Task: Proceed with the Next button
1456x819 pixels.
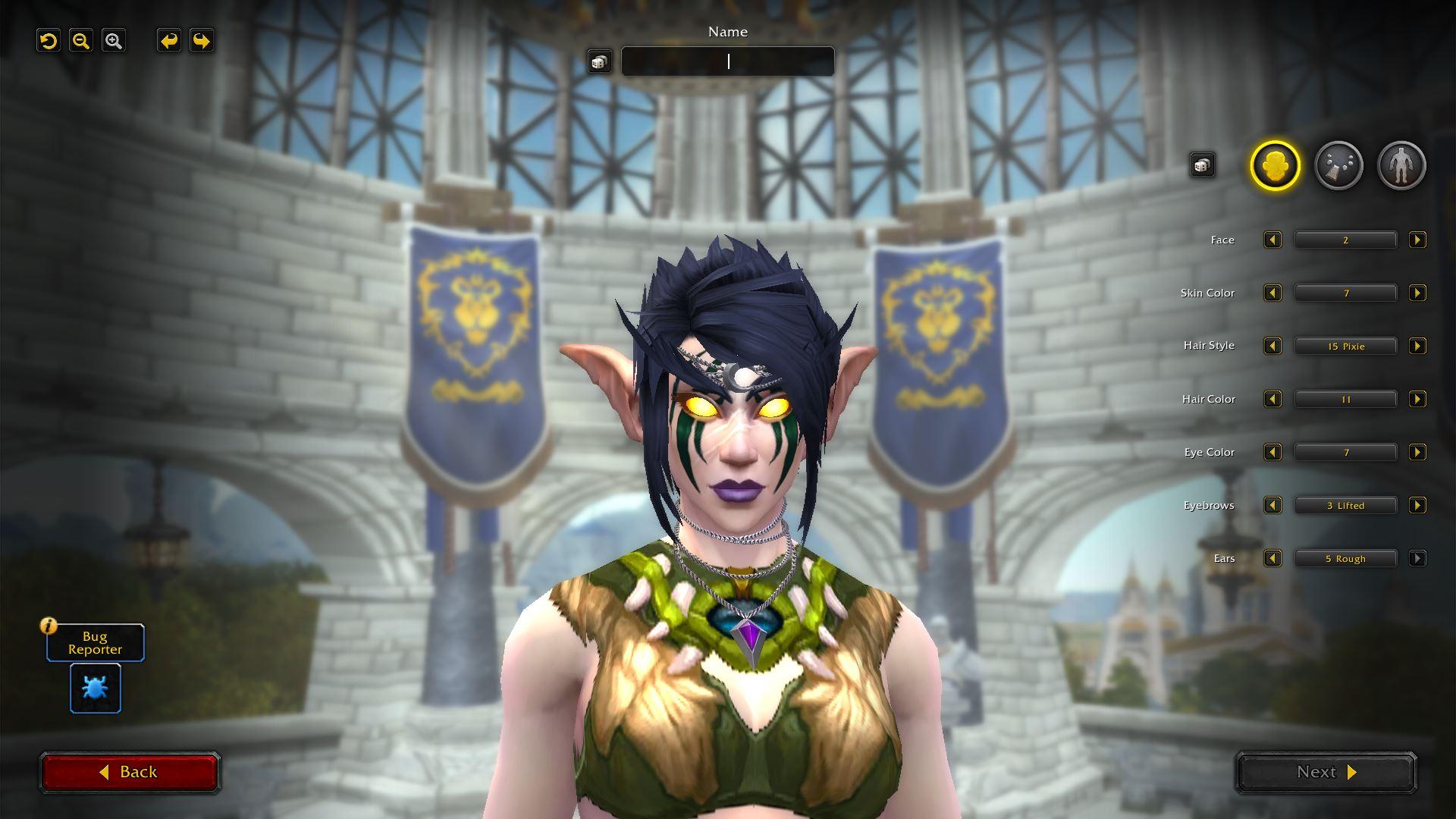Action: [1326, 772]
